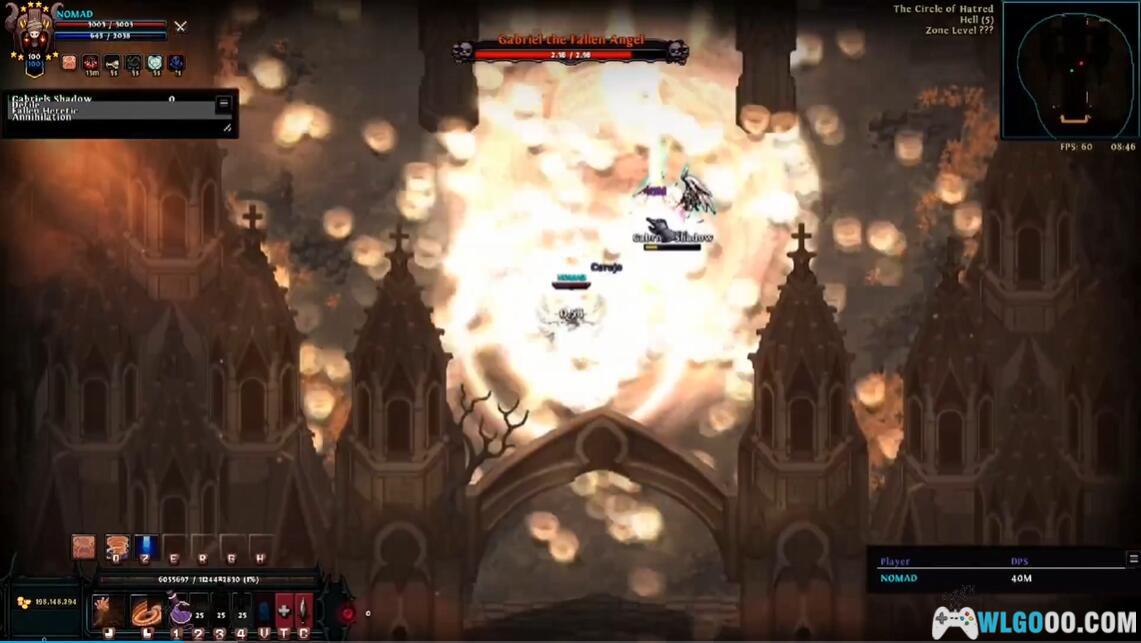Click the NOMAD horned character portrait

point(33,34)
